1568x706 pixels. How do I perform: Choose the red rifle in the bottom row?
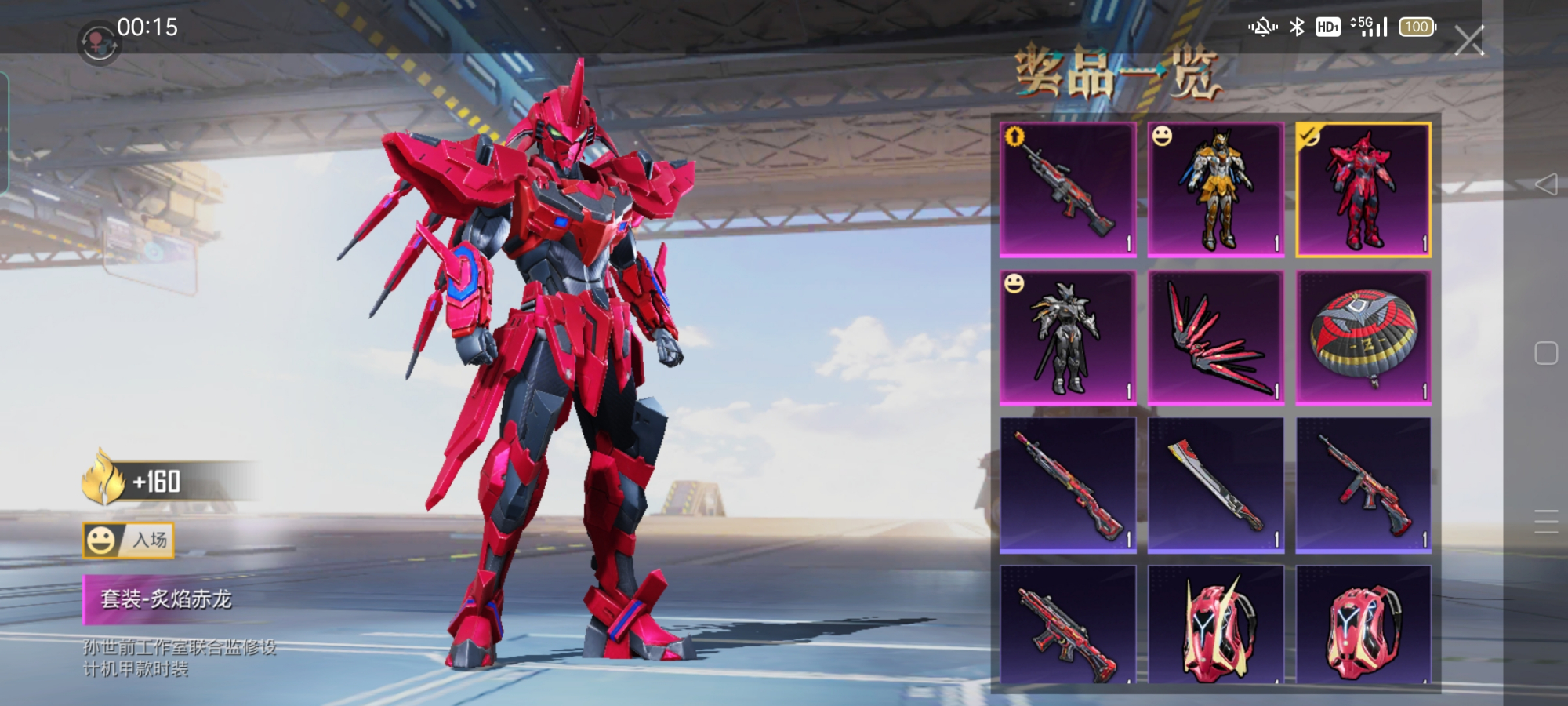(x=1068, y=625)
